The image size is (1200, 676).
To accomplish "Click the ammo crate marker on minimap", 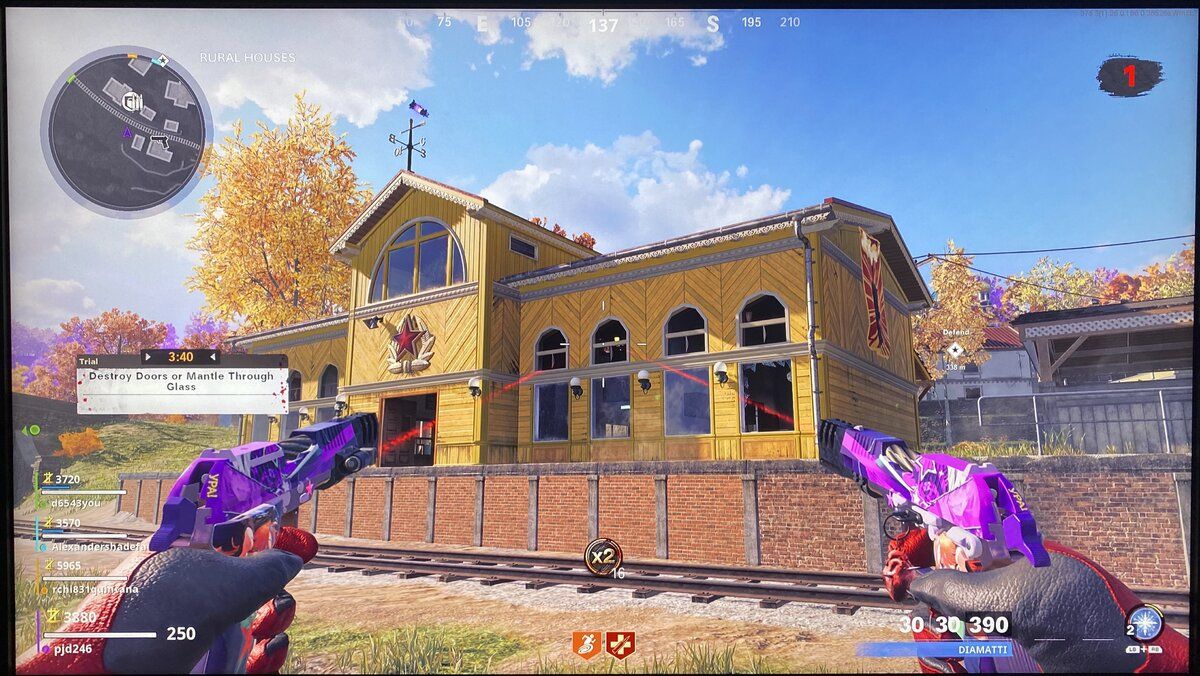I will pos(134,100).
